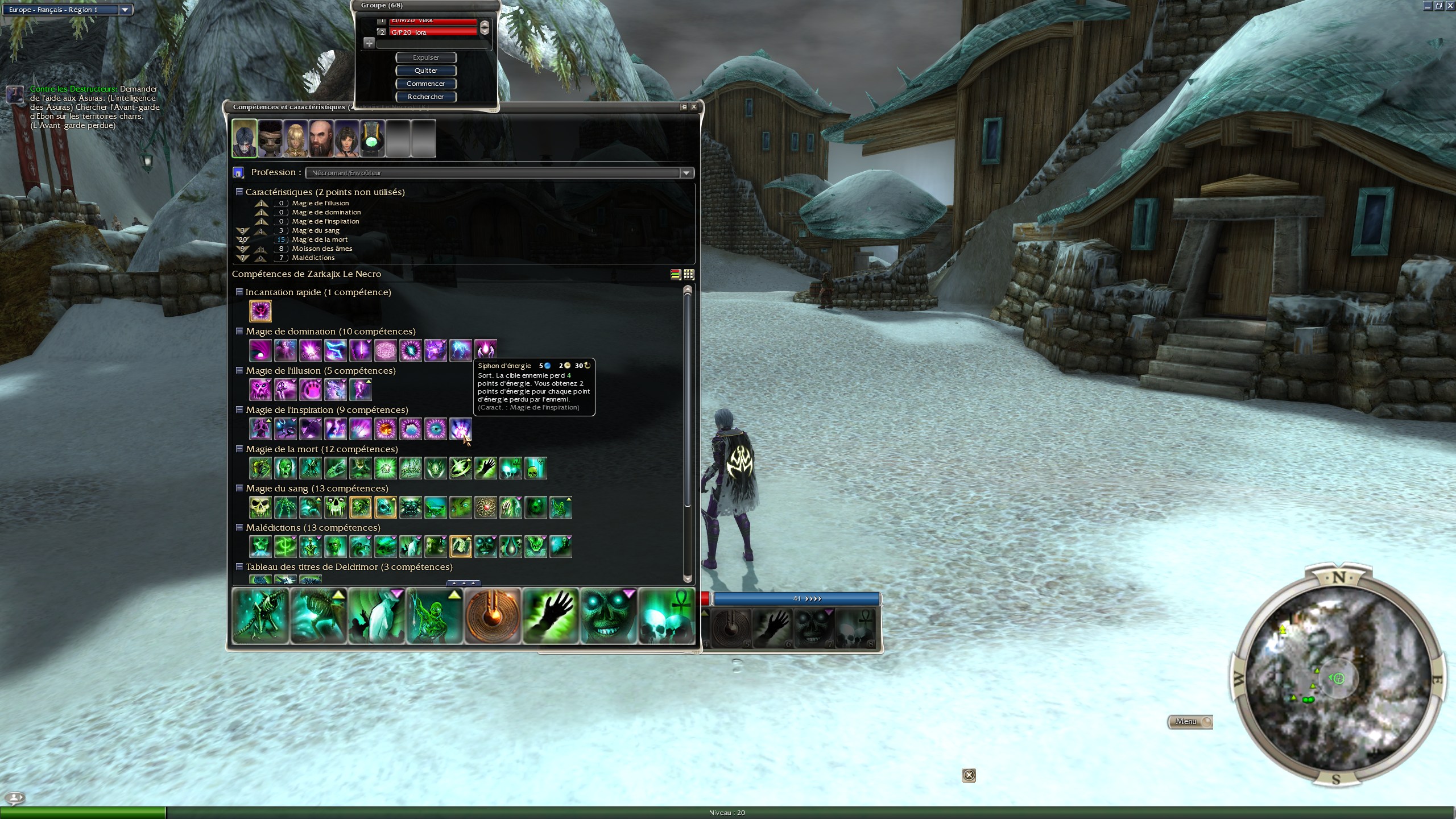Switch the skill list to grid view

(689, 274)
